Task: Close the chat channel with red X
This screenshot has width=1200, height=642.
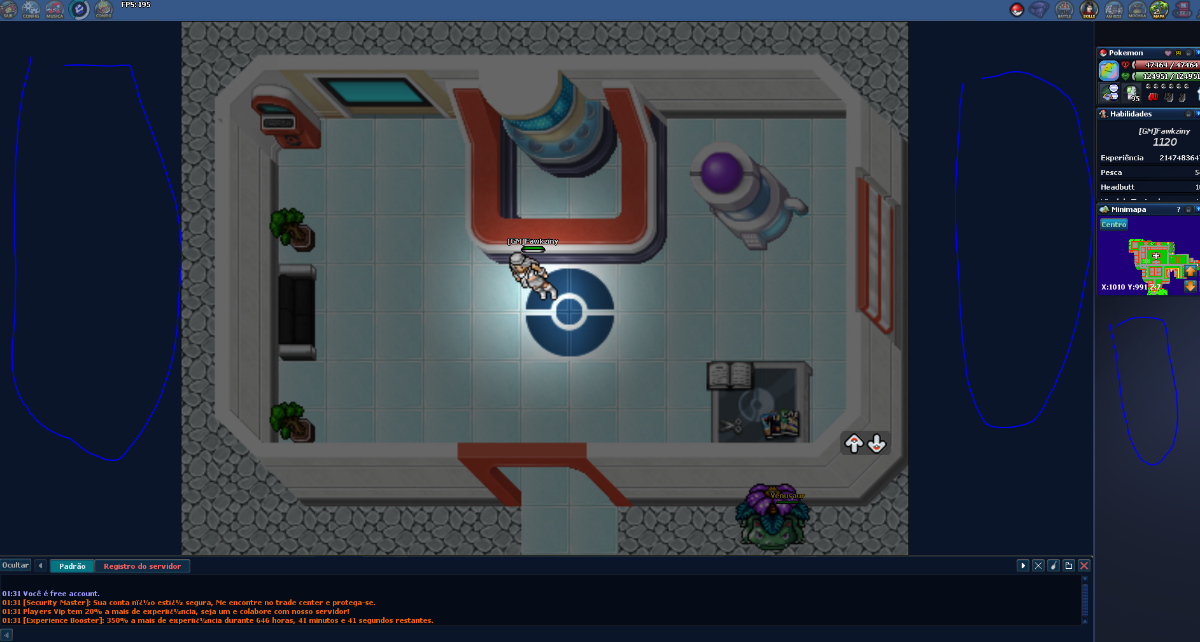Action: tap(1084, 566)
